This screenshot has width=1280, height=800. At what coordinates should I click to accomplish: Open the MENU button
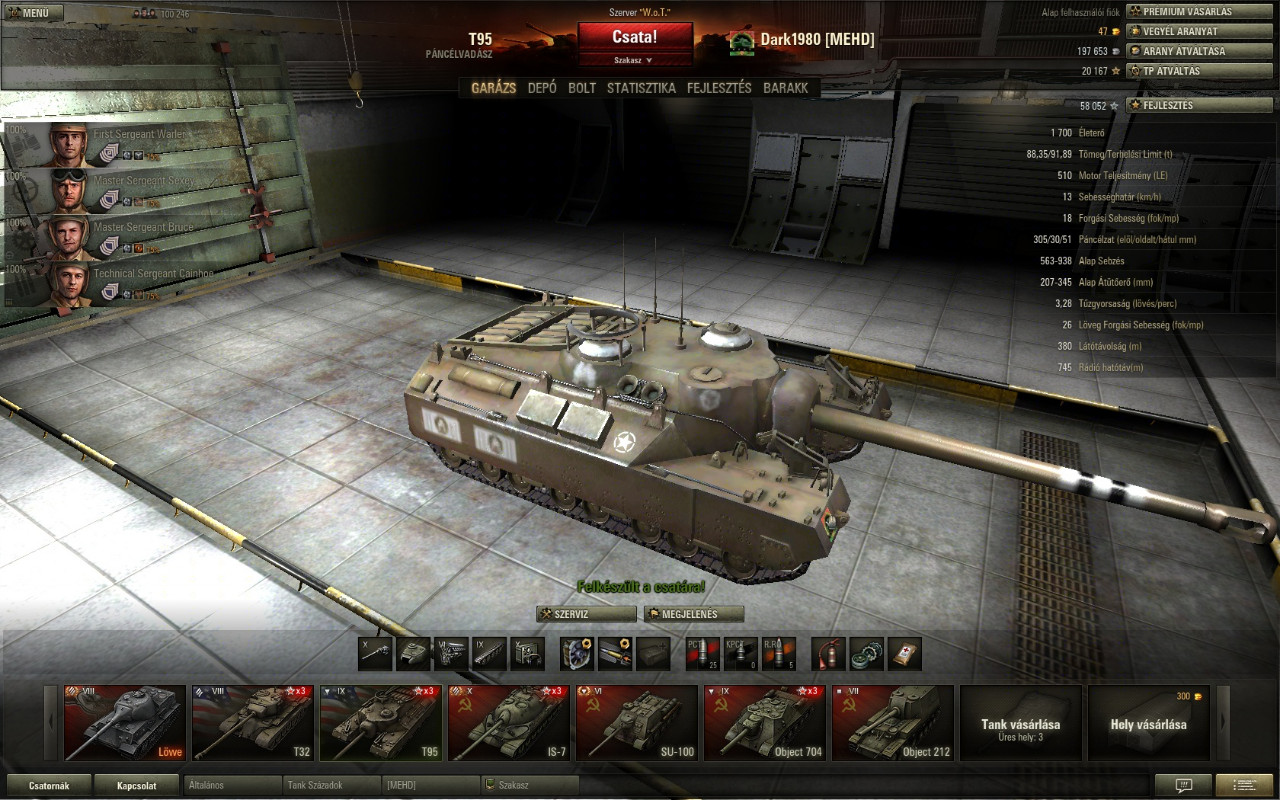coord(33,13)
